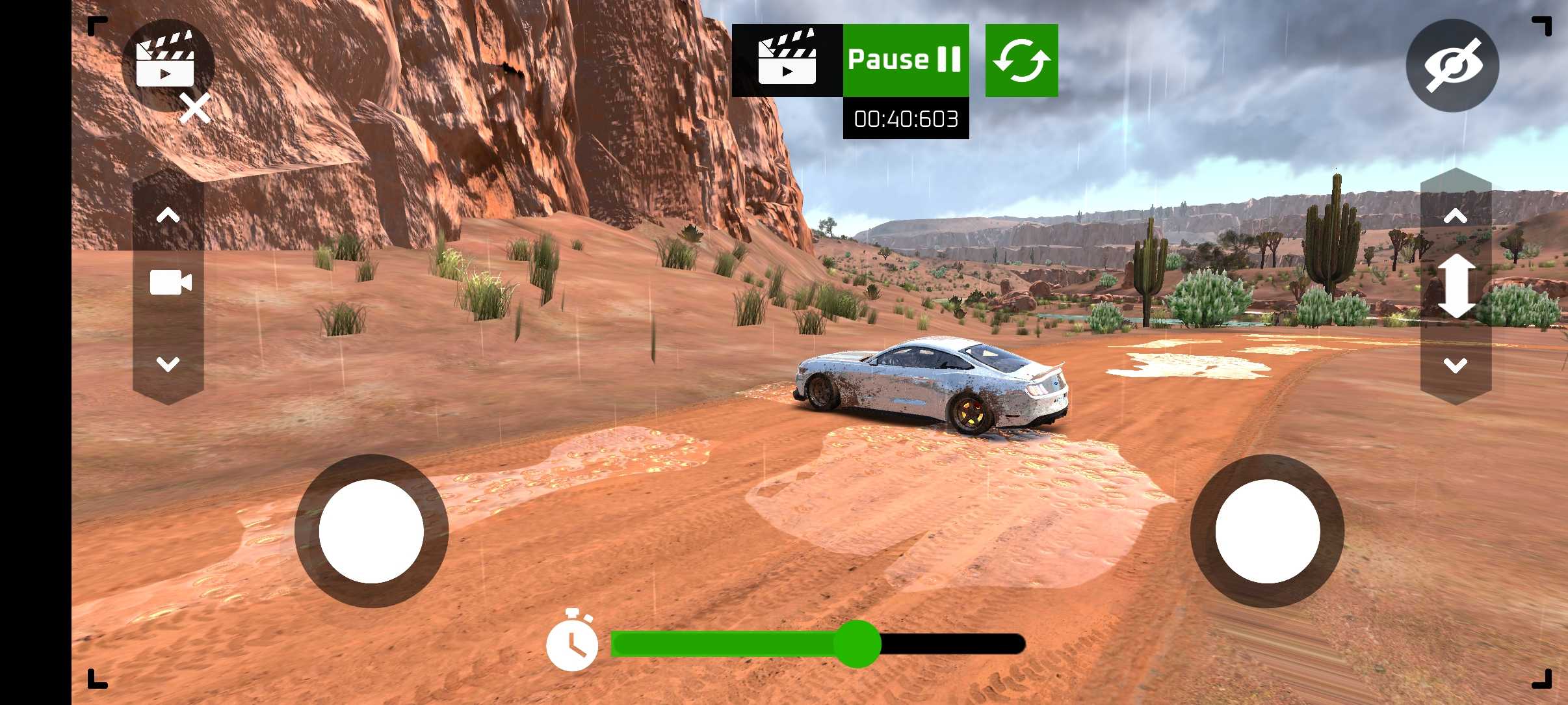Lower the camera height with the down arrow below the vertical double arrow

point(1456,366)
